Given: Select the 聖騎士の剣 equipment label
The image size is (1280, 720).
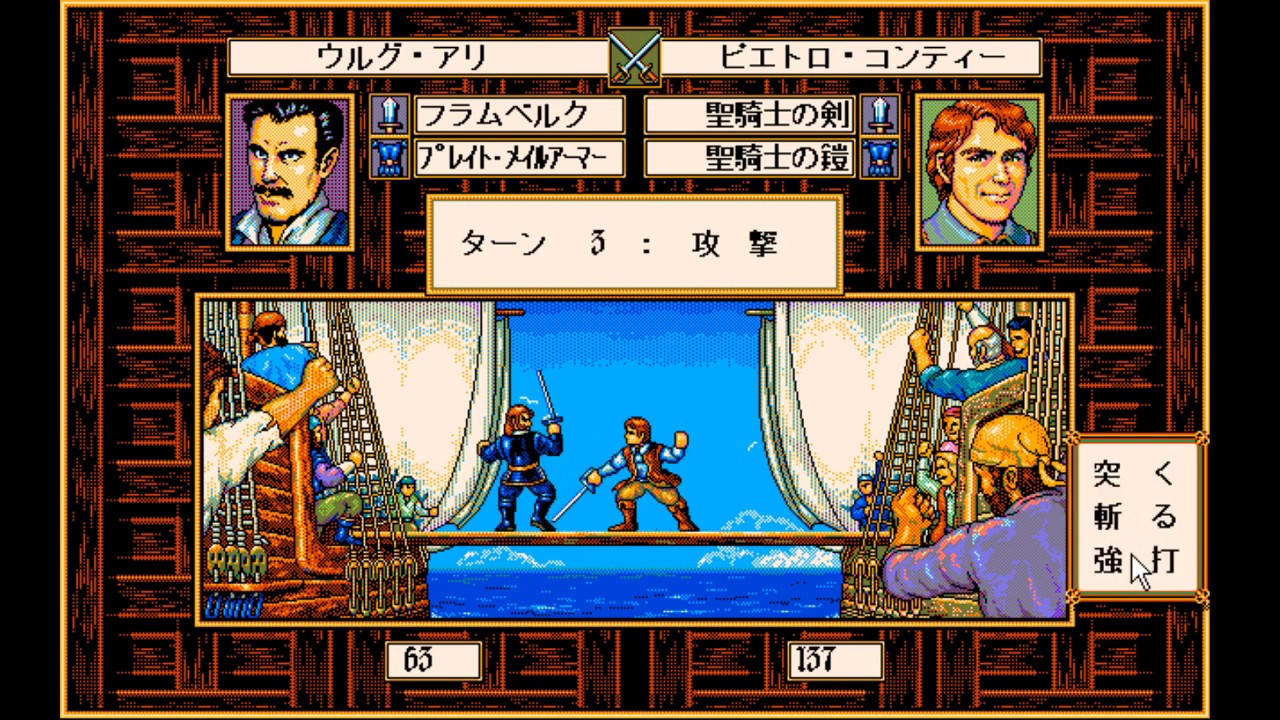Looking at the screenshot, I should click(751, 116).
